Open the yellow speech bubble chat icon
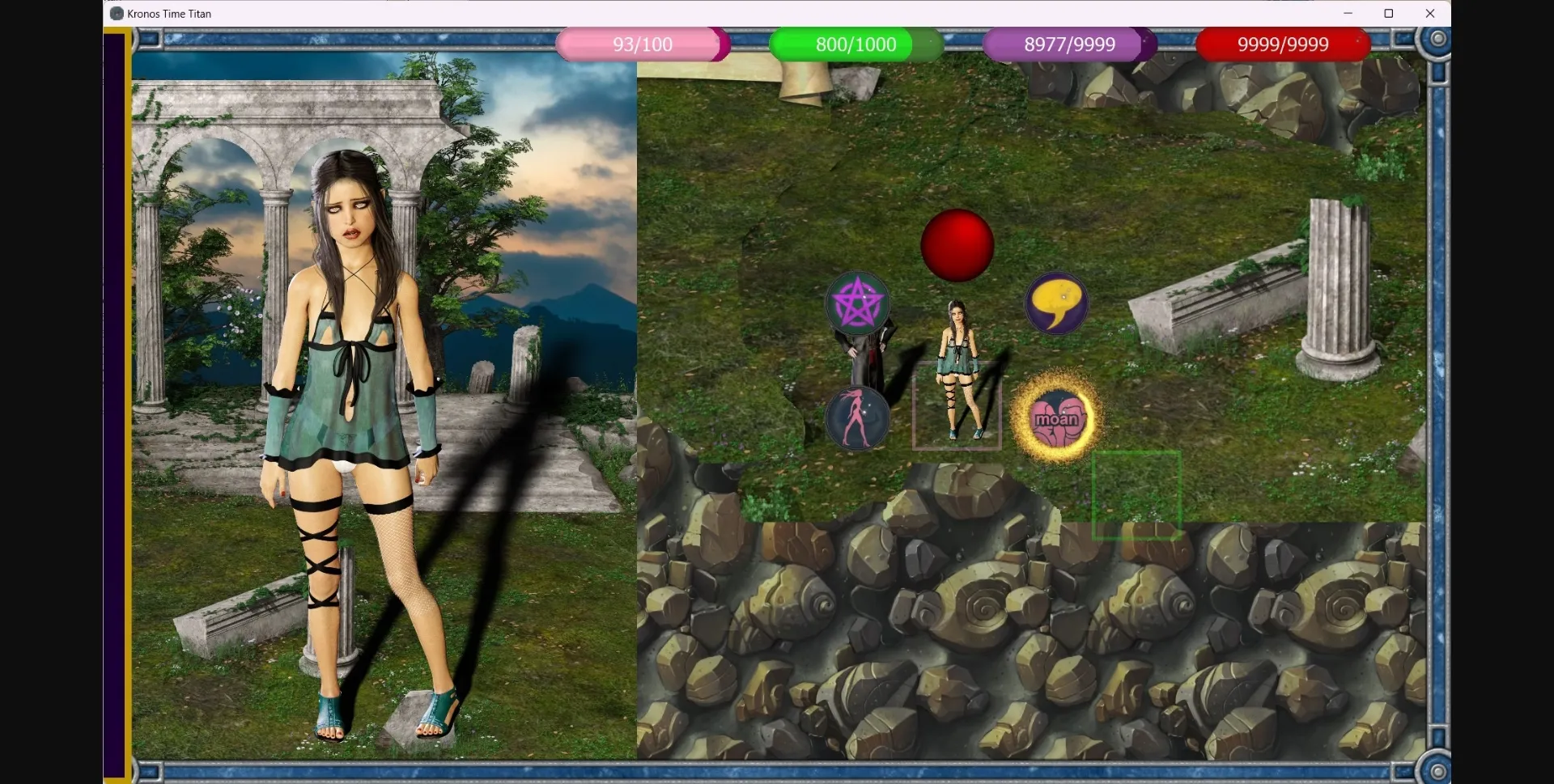The image size is (1554, 784). (1056, 303)
